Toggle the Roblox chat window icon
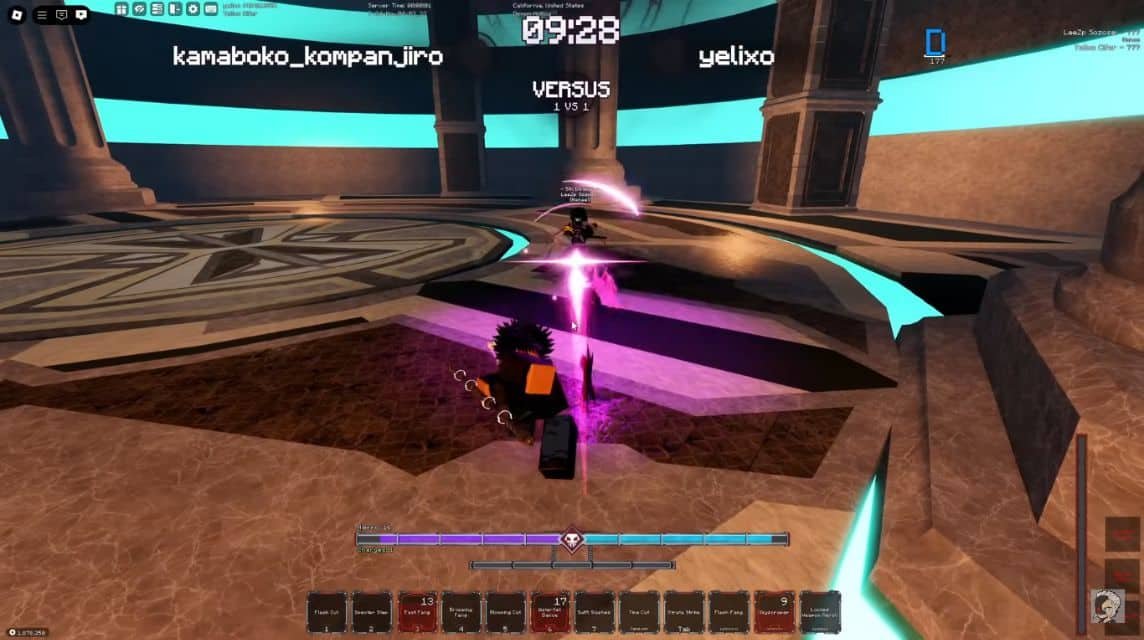1144x640 pixels. coord(61,14)
